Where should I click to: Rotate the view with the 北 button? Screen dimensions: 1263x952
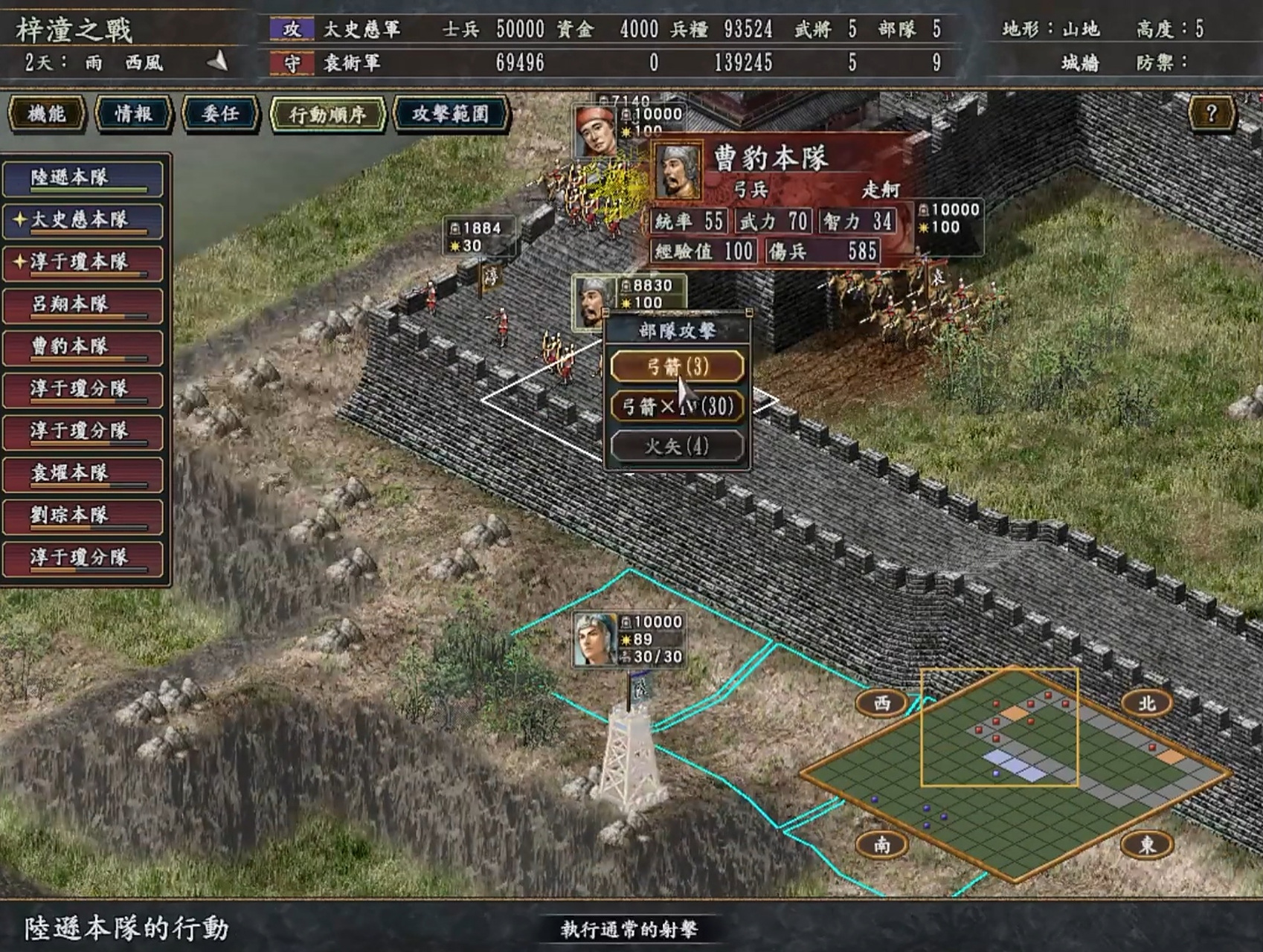coord(1146,703)
